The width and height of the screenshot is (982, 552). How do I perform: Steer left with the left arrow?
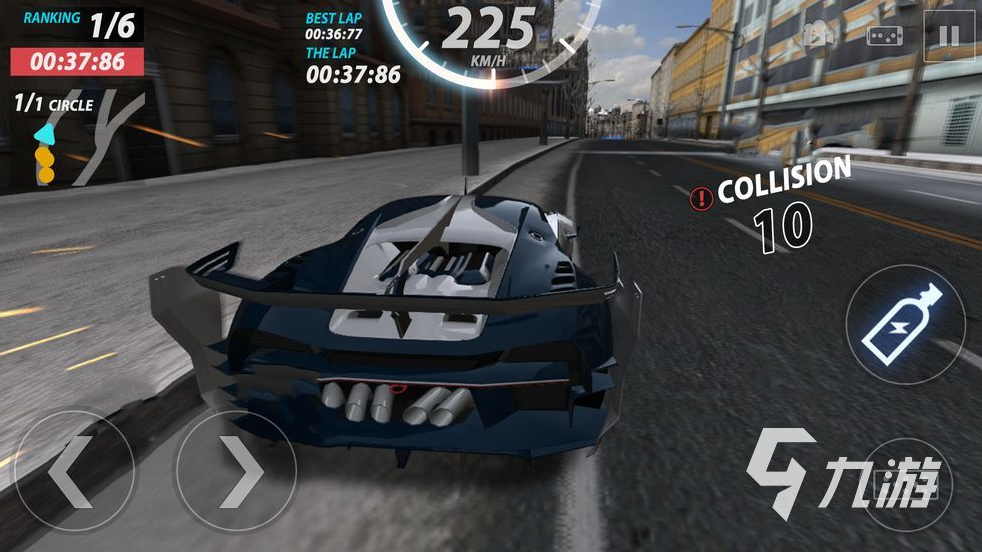(73, 472)
